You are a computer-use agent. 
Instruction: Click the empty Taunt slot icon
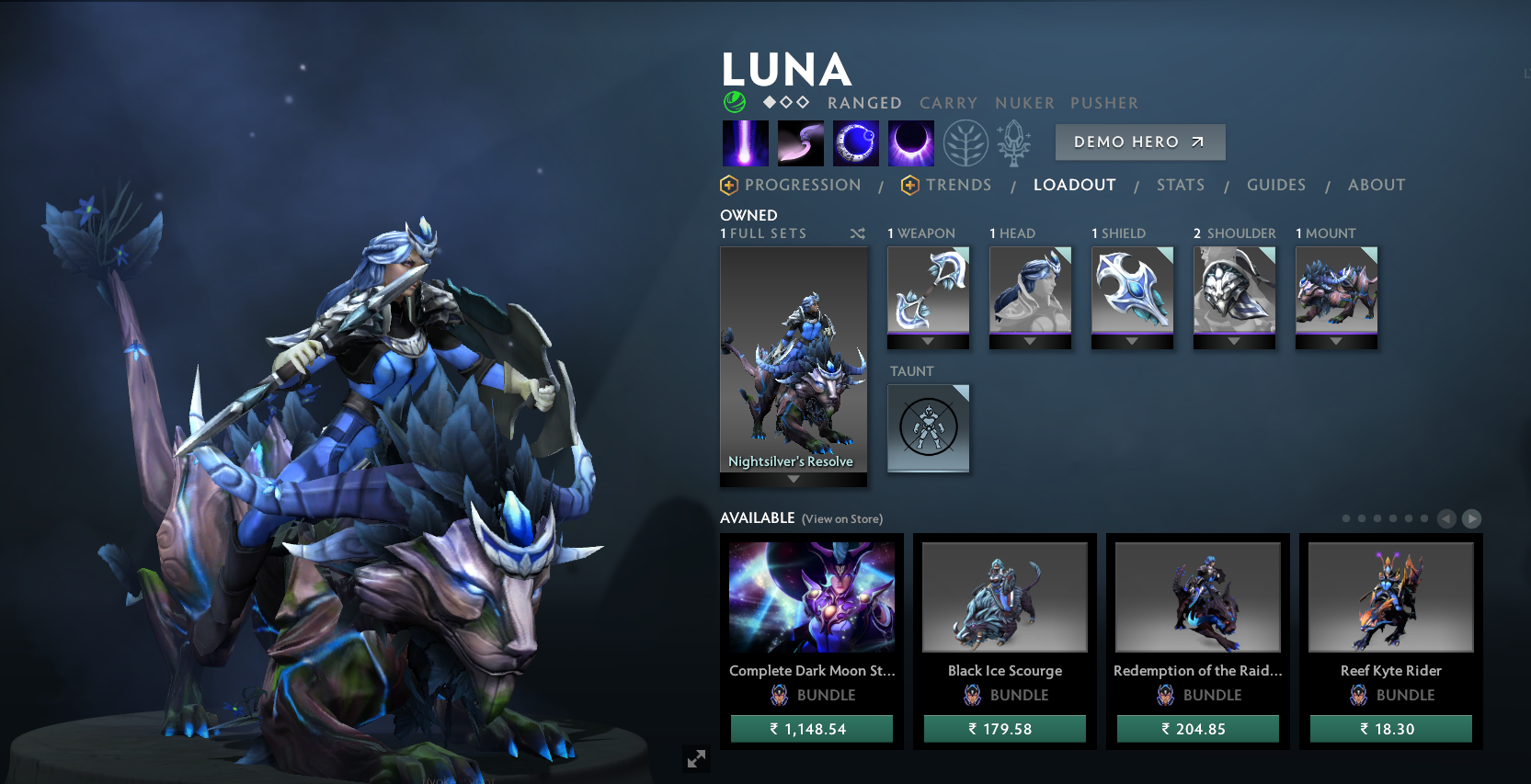pos(928,429)
